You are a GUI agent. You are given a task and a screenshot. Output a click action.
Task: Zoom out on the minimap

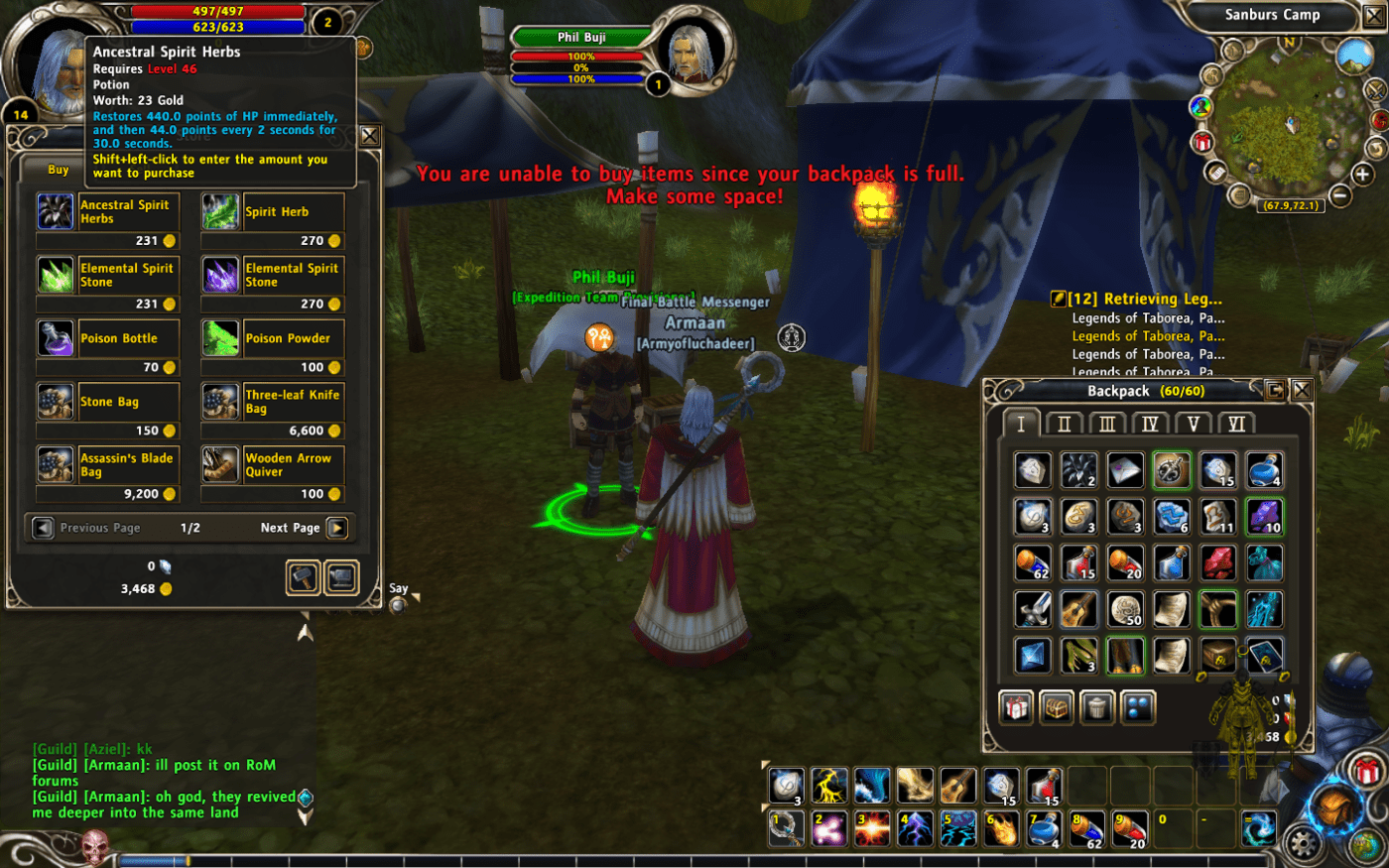[1340, 195]
